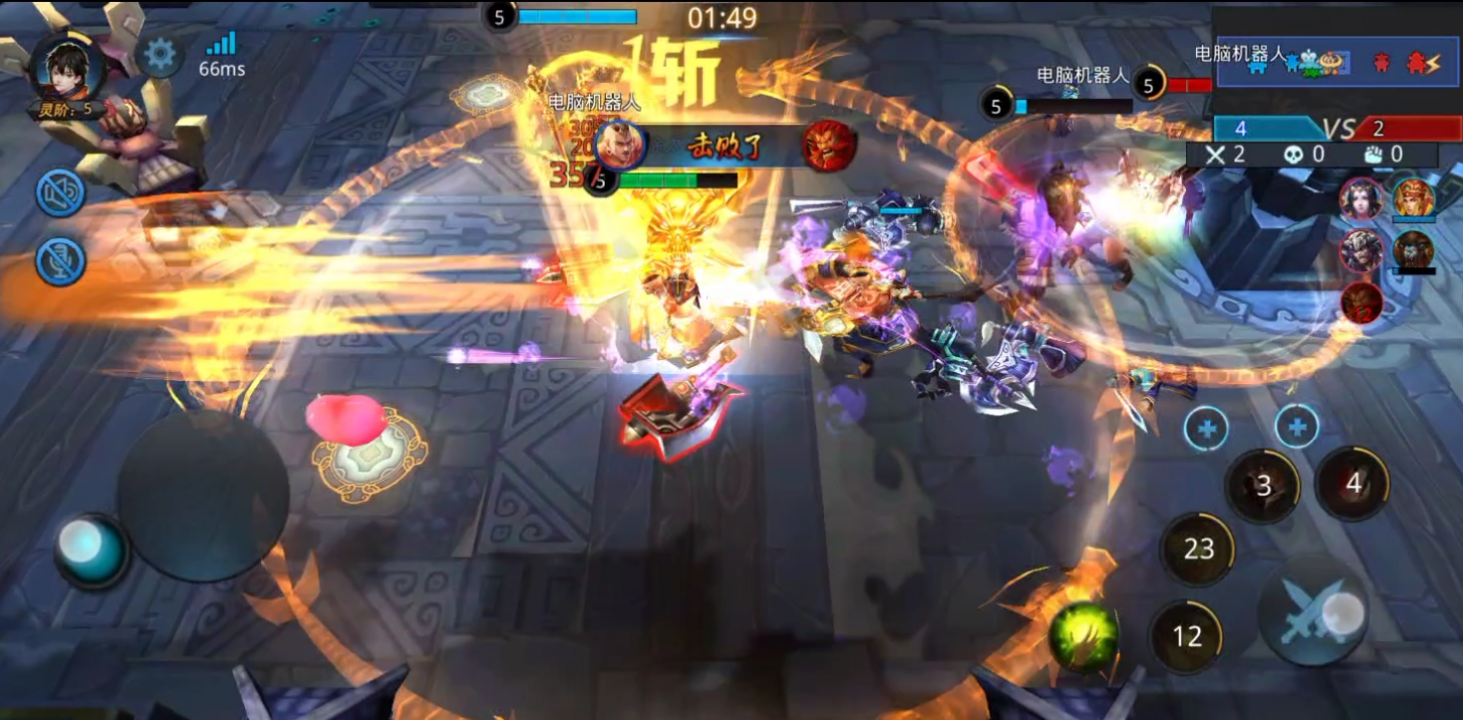Image resolution: width=1463 pixels, height=720 pixels.
Task: Activate the skill showing cooldown 23
Action: click(x=1198, y=548)
